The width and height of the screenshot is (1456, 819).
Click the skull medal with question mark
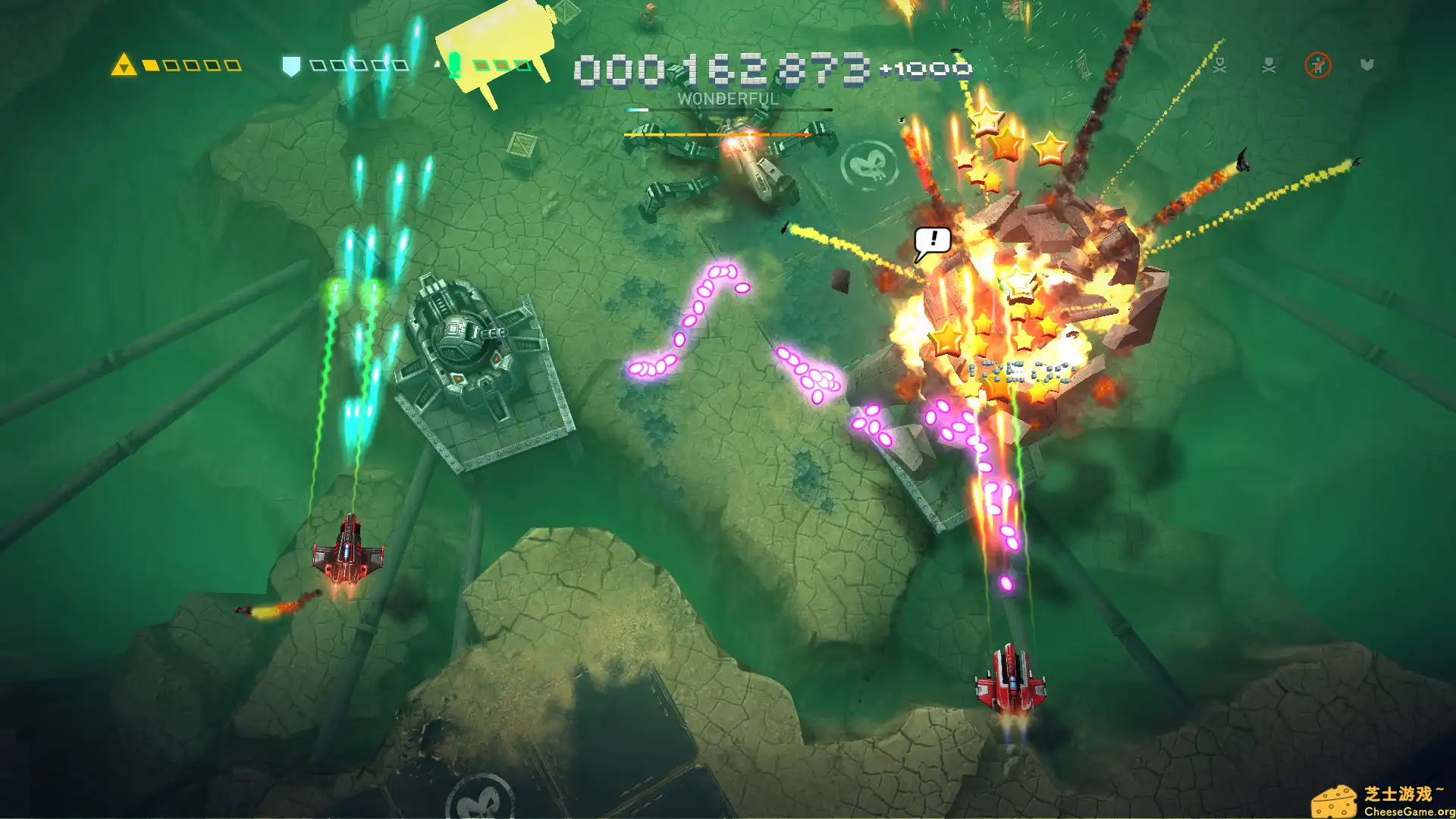point(1219,65)
